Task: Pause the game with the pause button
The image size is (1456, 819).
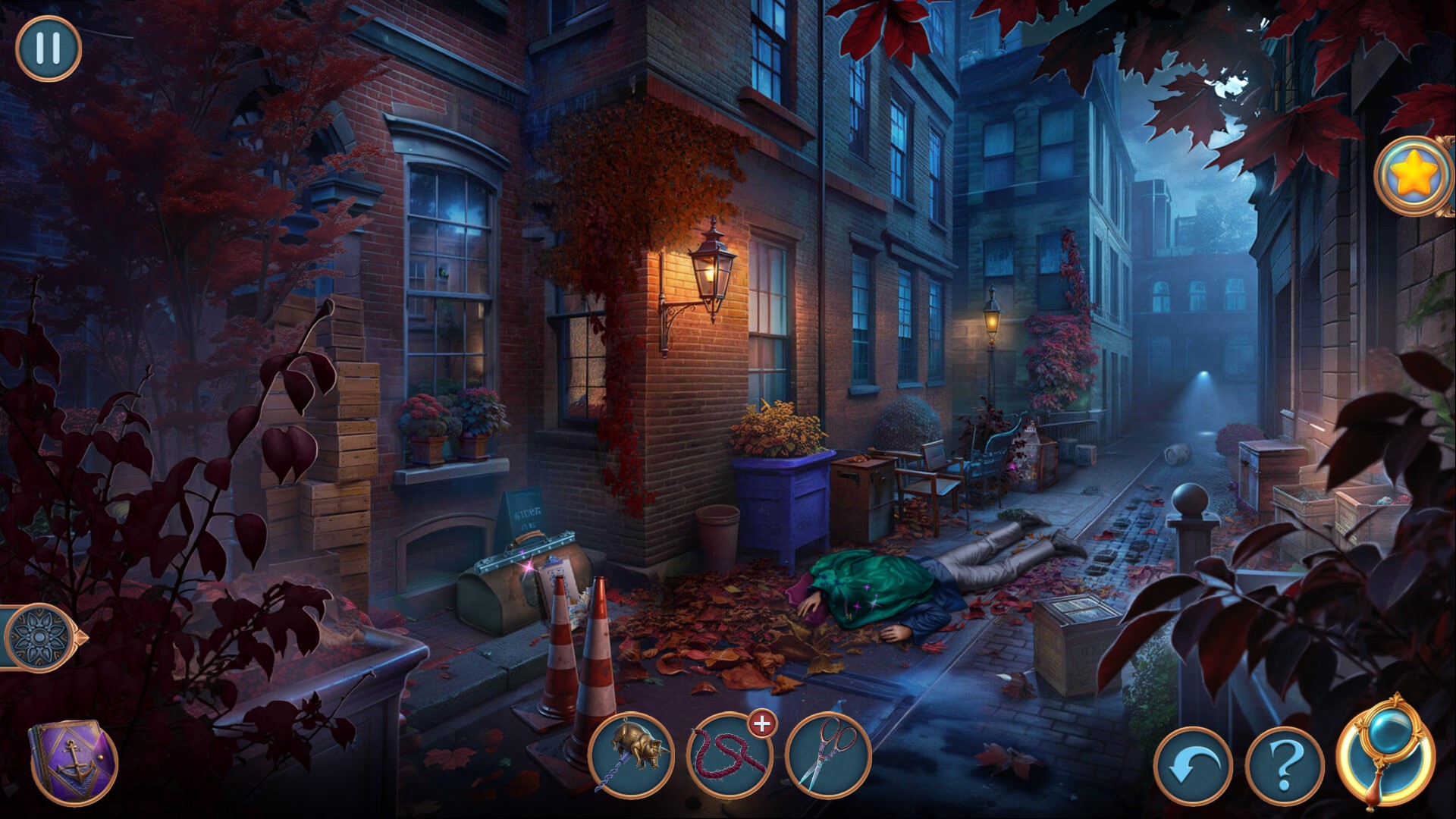Action: coord(48,48)
